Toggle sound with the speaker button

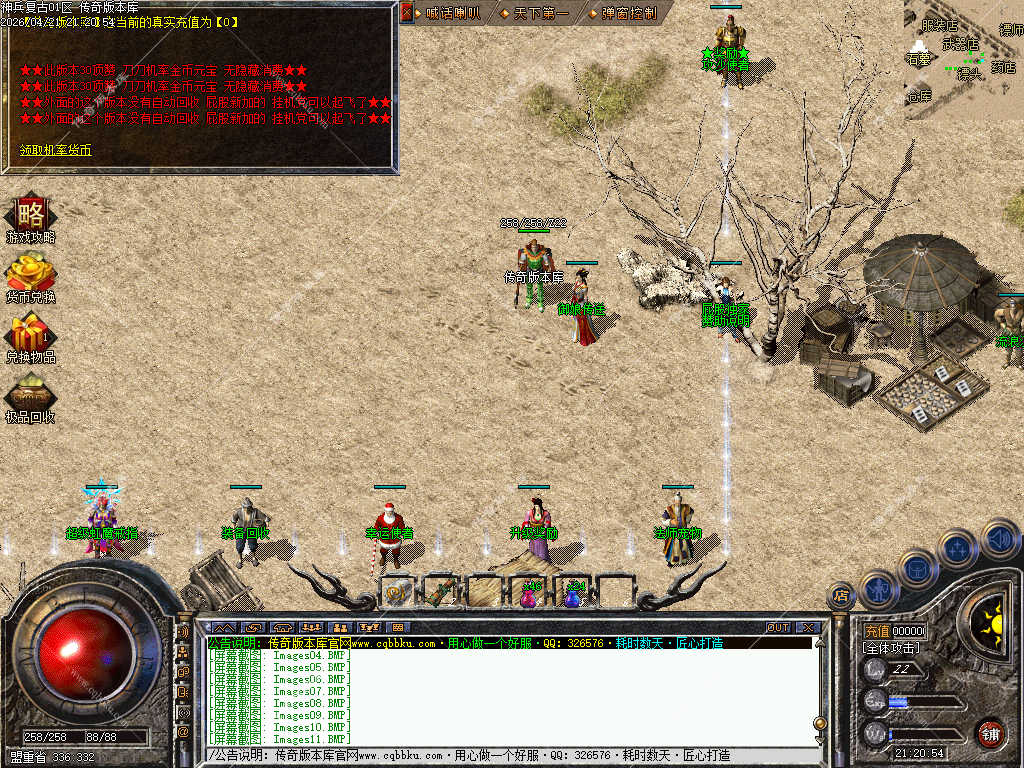pyautogui.click(x=1000, y=538)
